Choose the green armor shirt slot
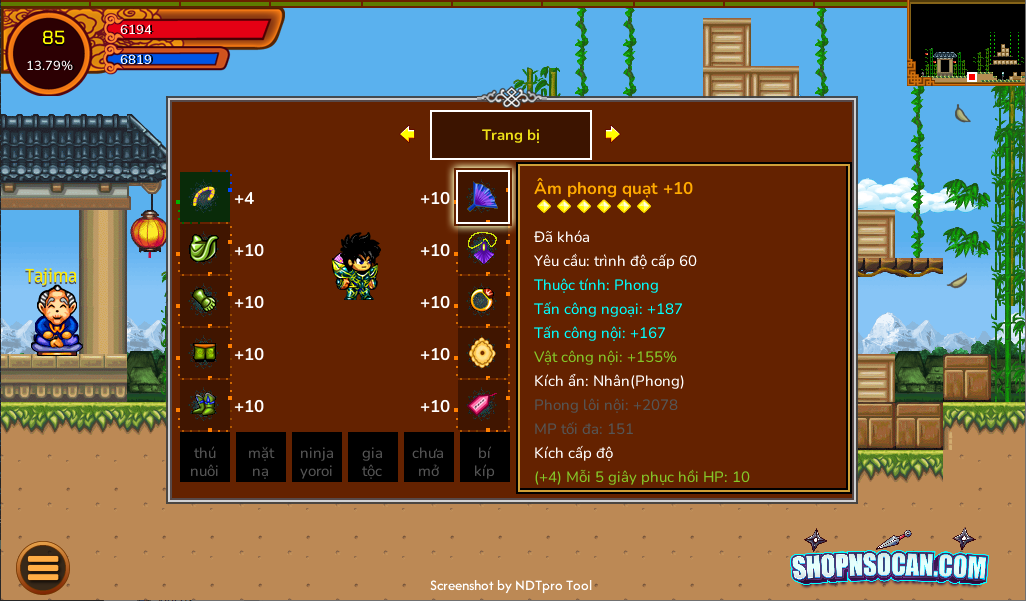 pos(205,249)
